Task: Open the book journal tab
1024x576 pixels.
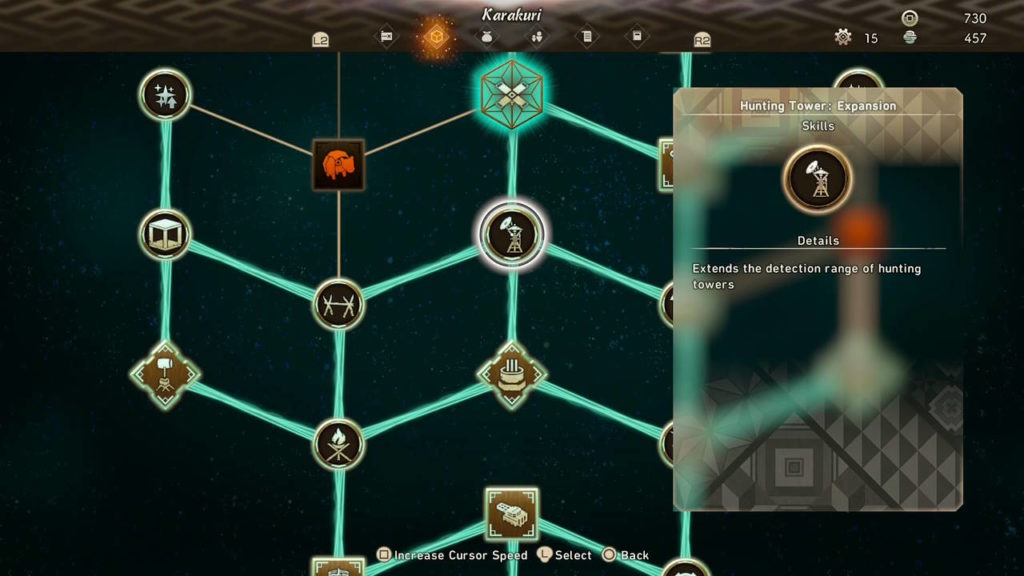Action: coord(637,38)
